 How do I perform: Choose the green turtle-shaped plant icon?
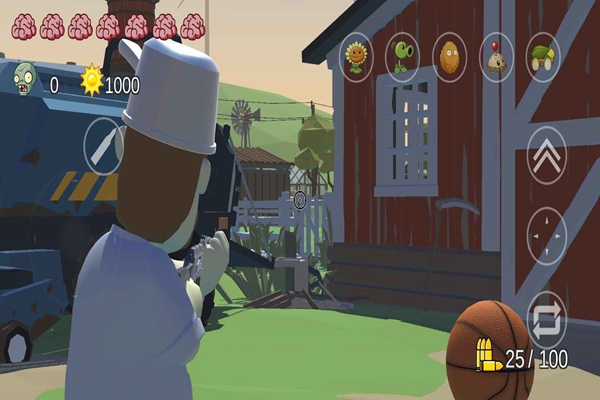pos(543,57)
